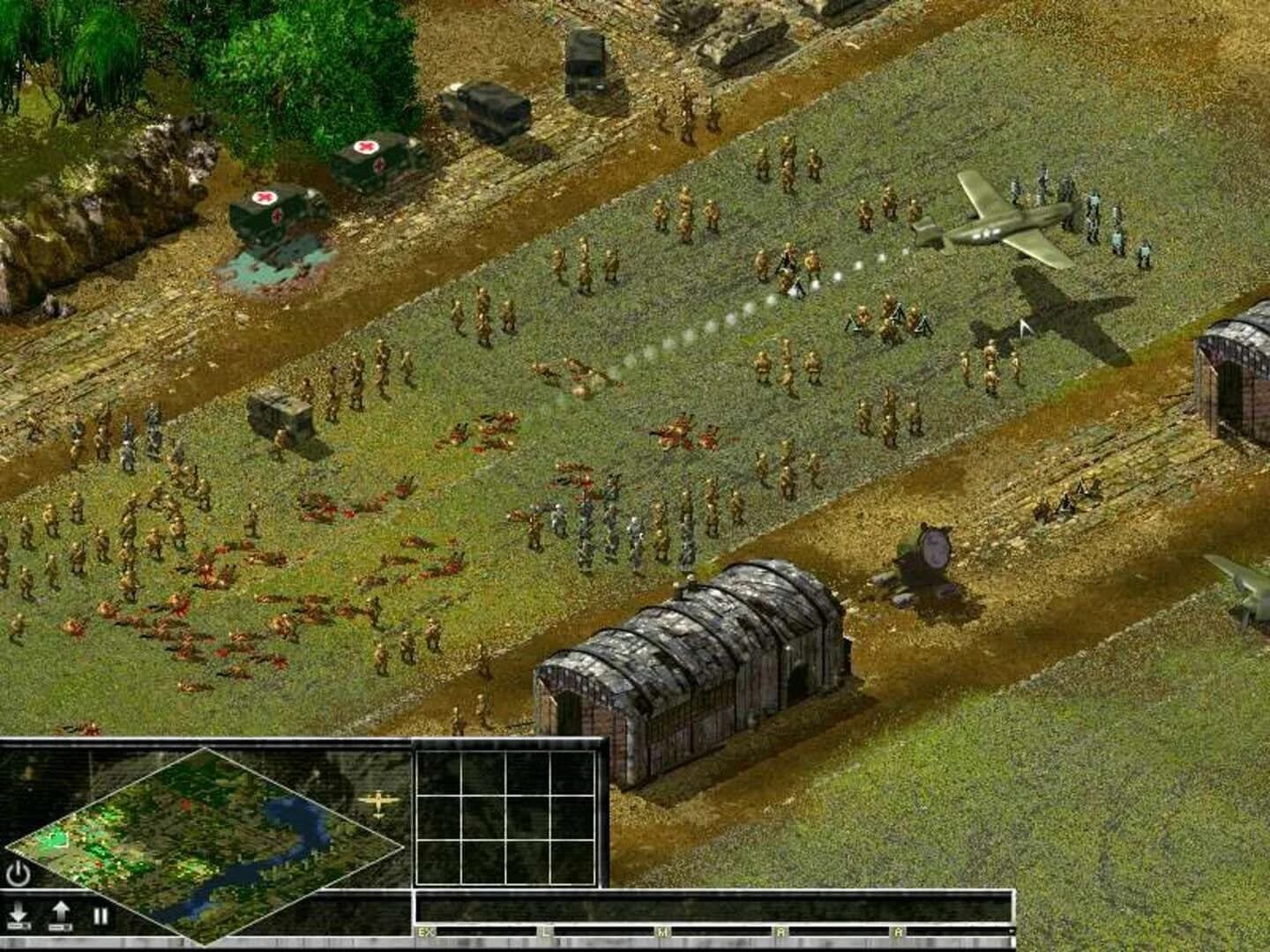
Task: Click the L marker on the status bar
Action: pyautogui.click(x=545, y=932)
